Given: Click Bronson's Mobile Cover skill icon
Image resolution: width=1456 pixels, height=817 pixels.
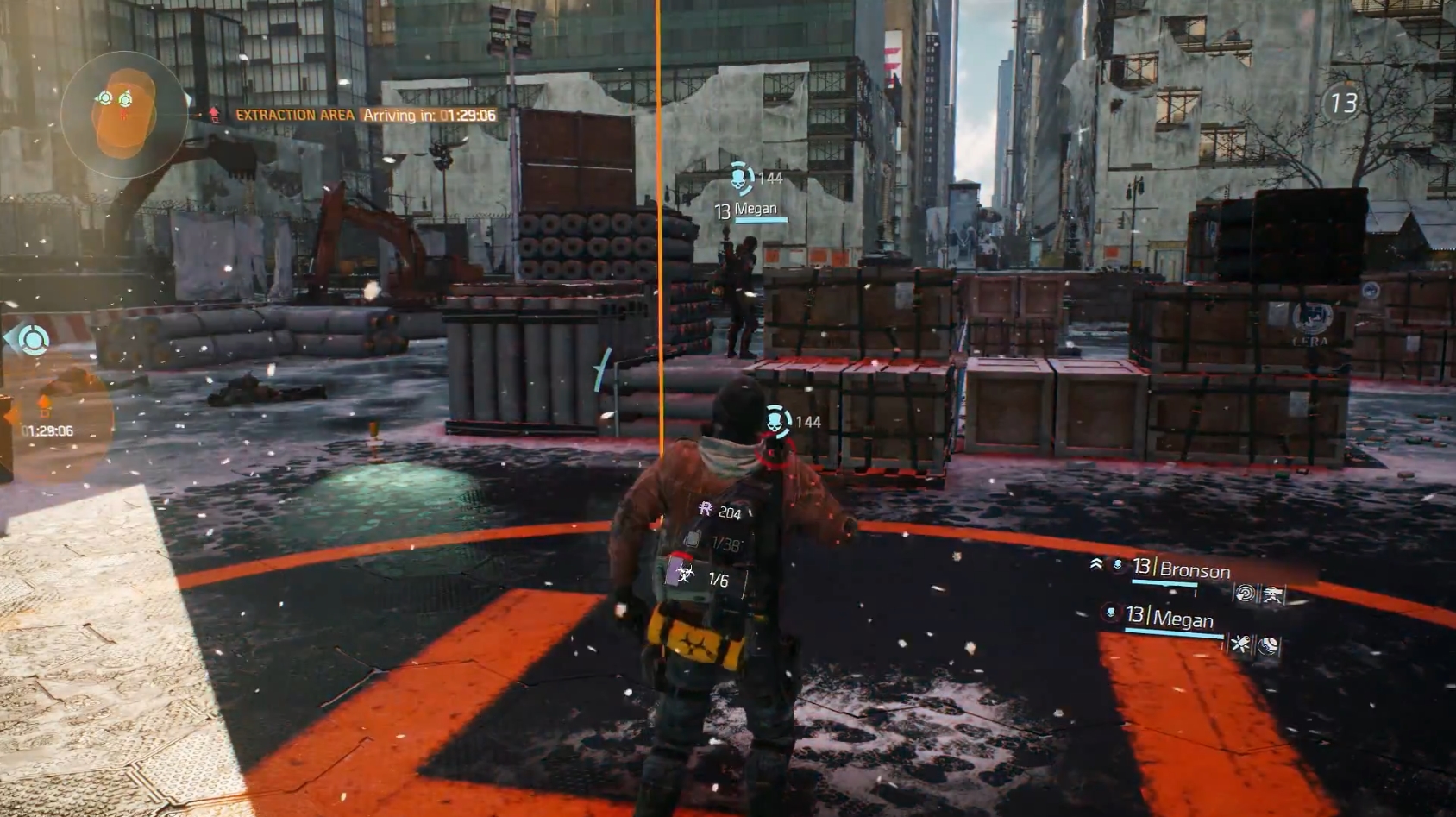Looking at the screenshot, I should click(1274, 595).
